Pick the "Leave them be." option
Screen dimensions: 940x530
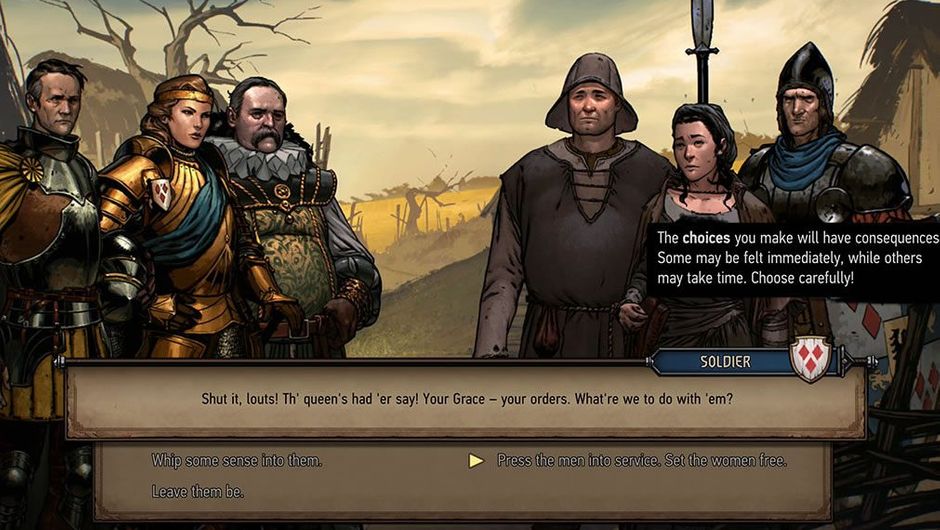point(198,492)
